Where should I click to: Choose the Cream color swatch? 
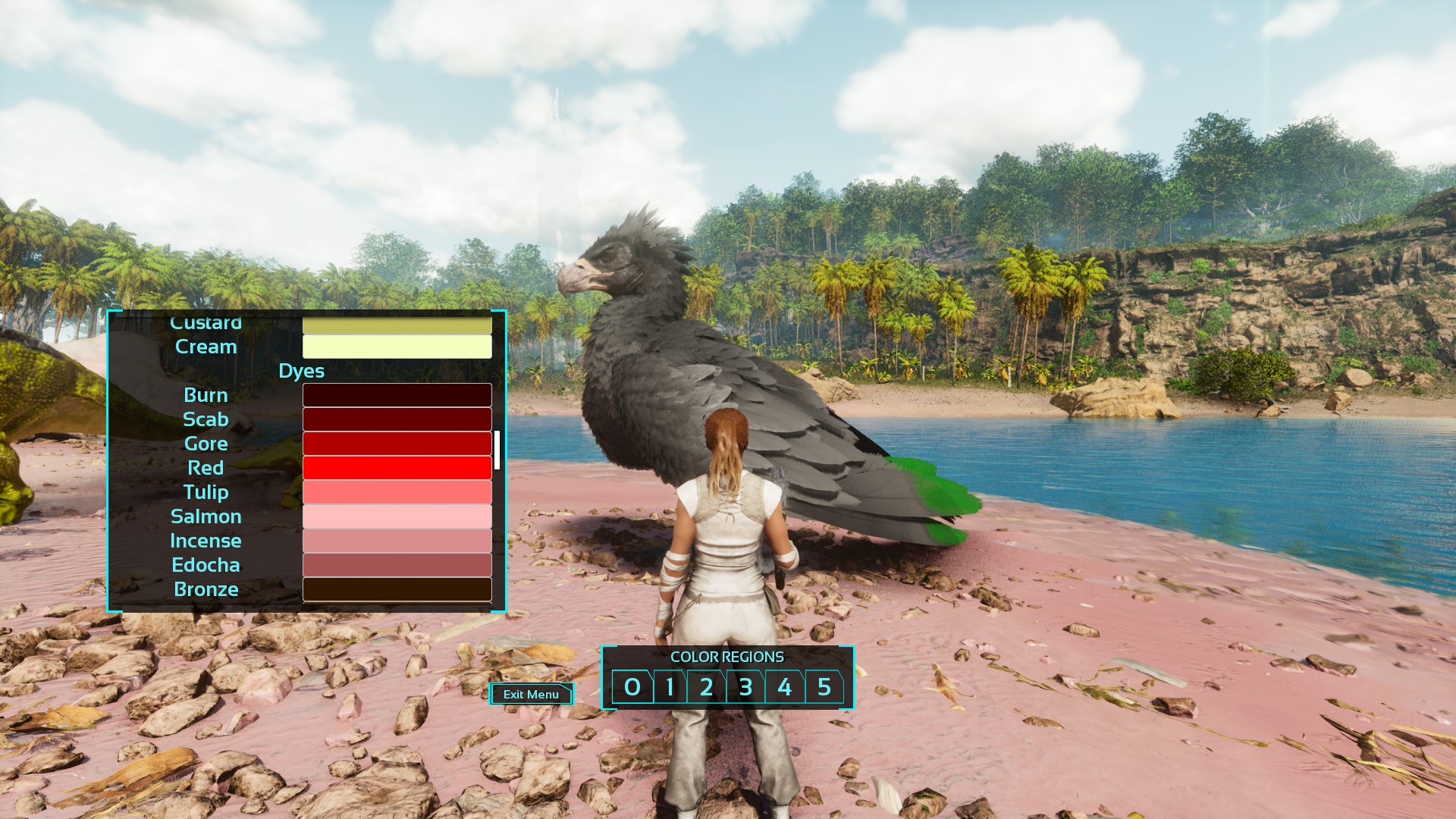click(397, 347)
